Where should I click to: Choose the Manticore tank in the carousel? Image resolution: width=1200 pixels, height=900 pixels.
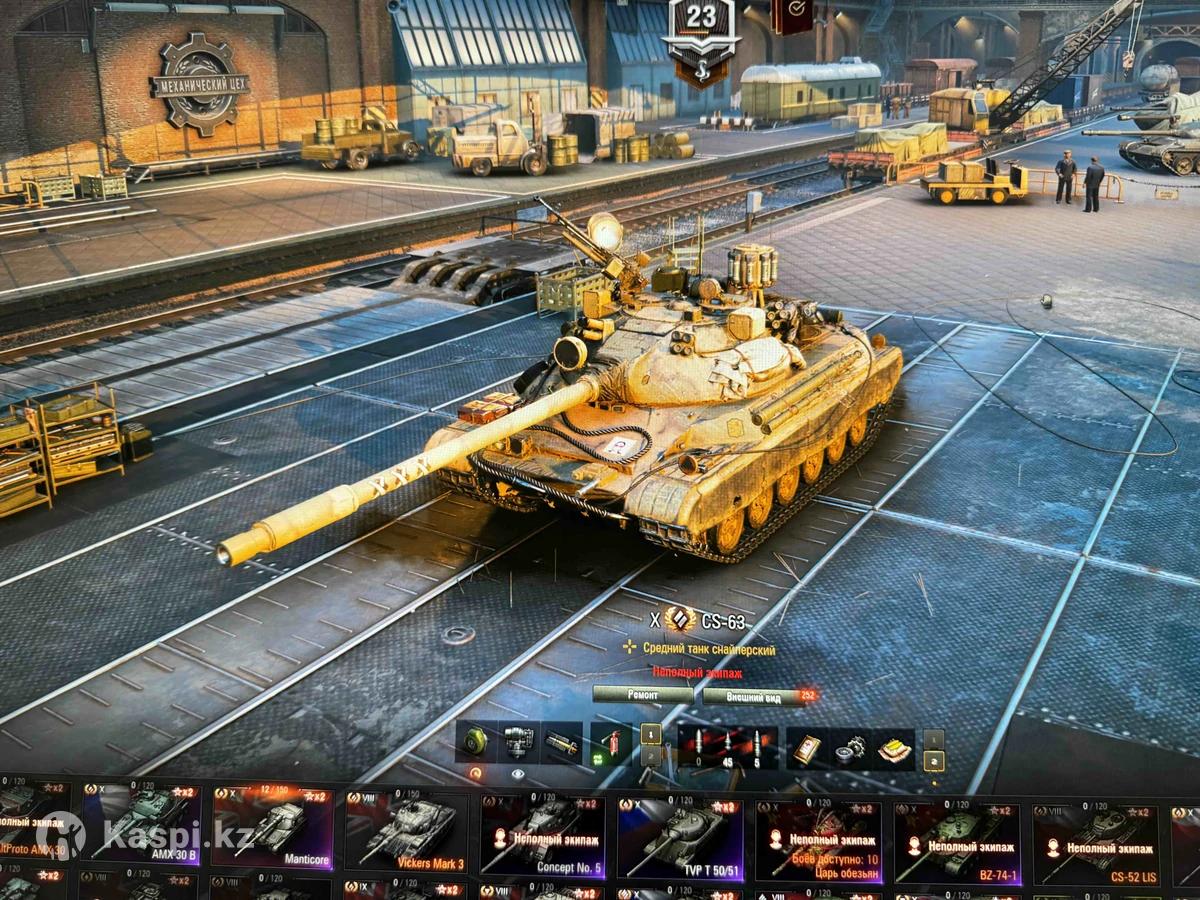pyautogui.click(x=271, y=826)
